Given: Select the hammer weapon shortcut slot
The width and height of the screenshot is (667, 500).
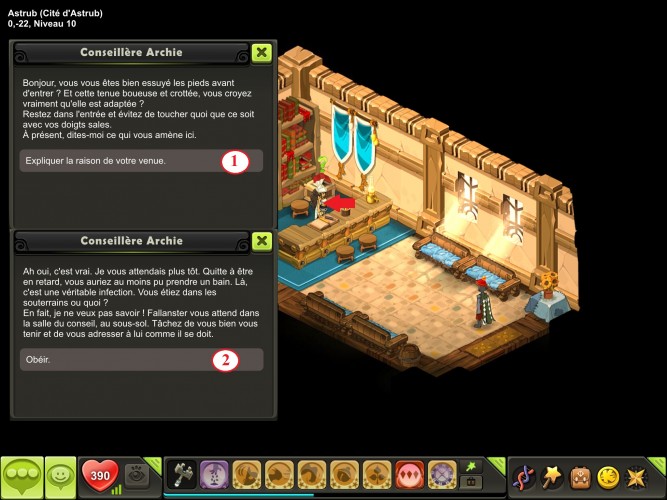Looking at the screenshot, I should [182, 474].
